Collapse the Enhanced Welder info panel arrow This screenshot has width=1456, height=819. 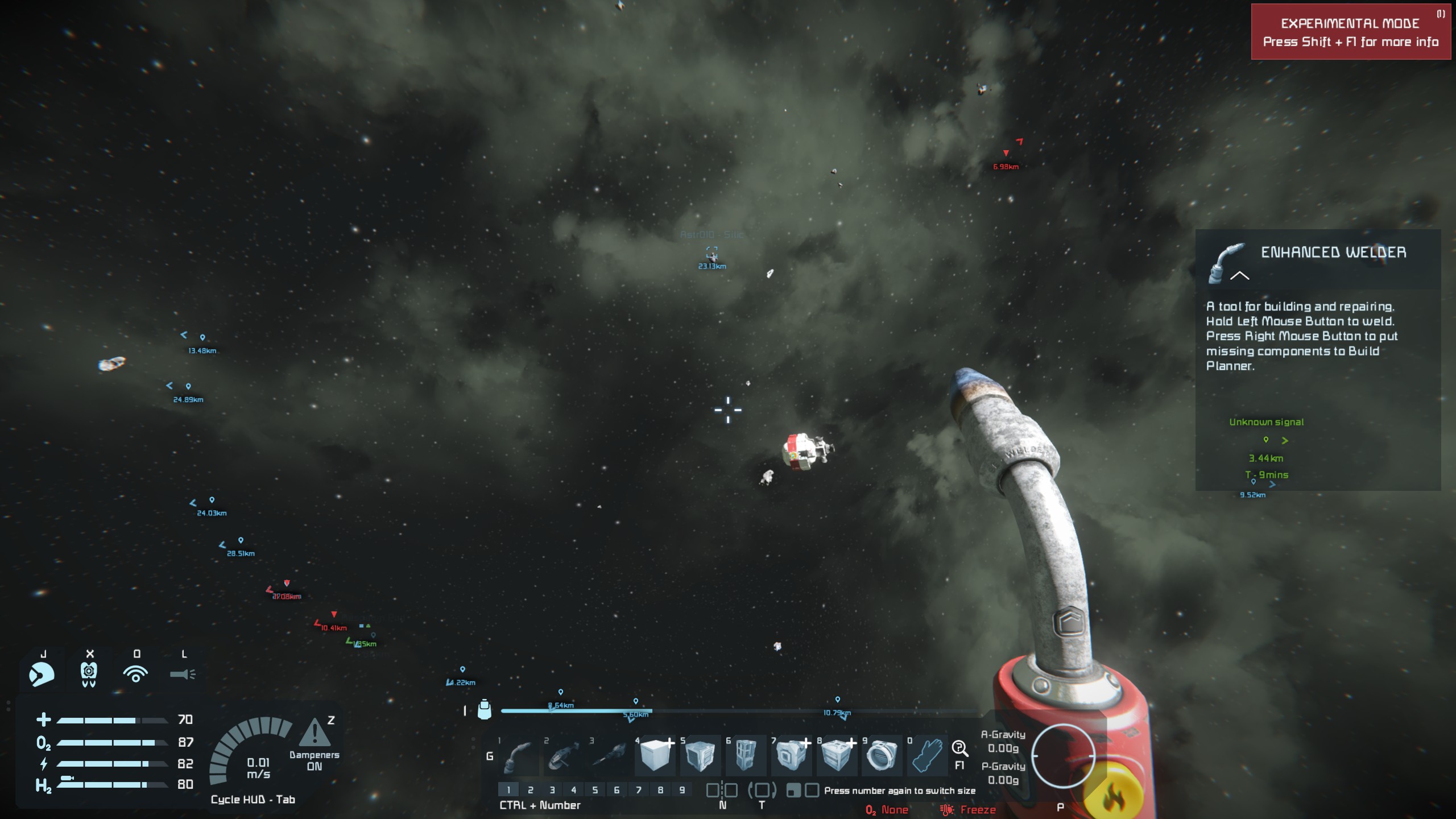(1239, 276)
